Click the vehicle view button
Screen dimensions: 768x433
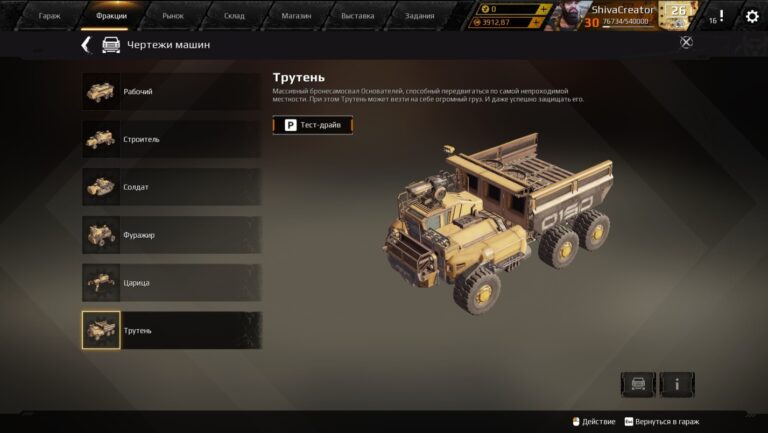tap(638, 384)
